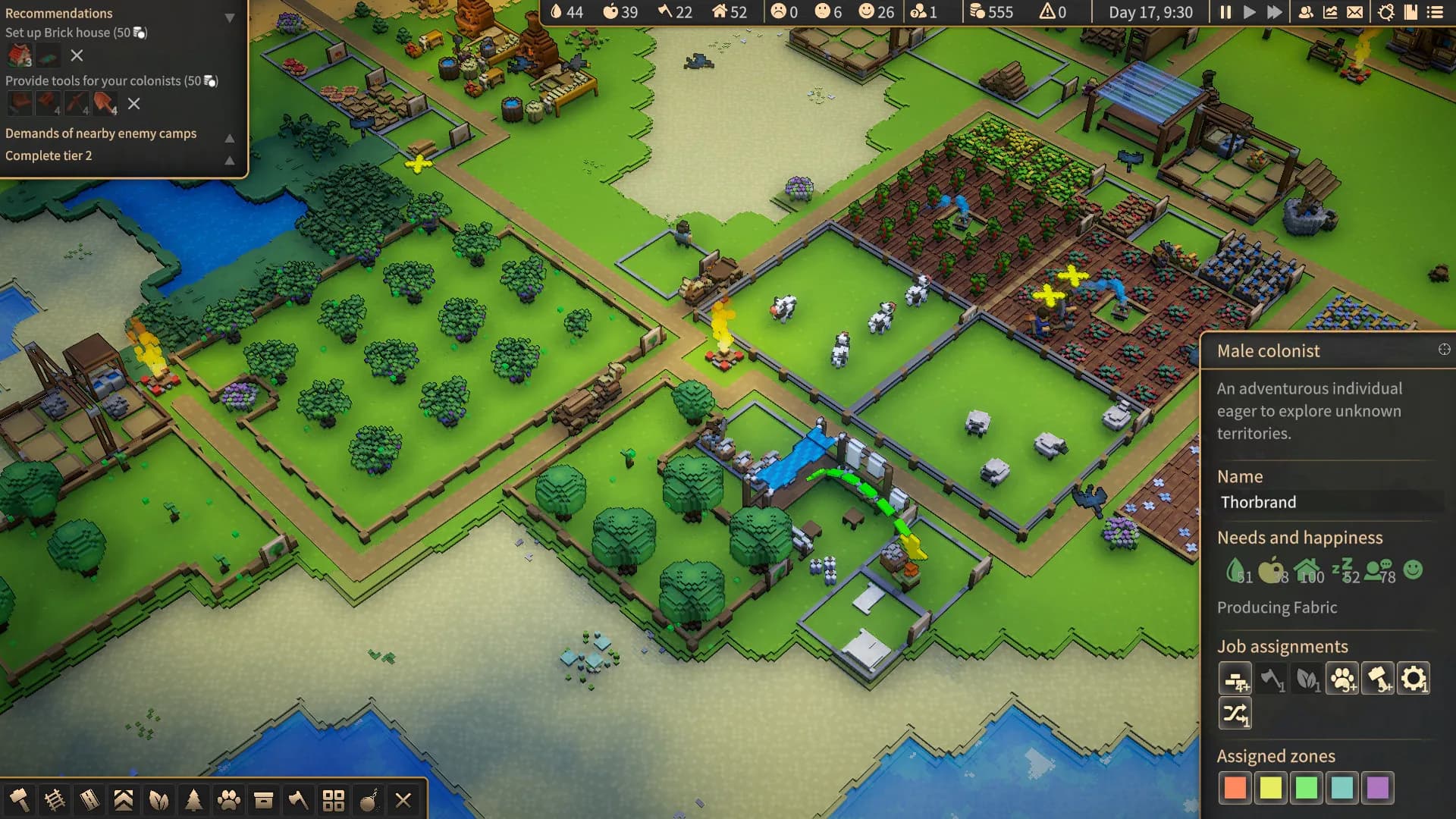Select the tree forestry tool
1456x819 pixels.
click(193, 799)
